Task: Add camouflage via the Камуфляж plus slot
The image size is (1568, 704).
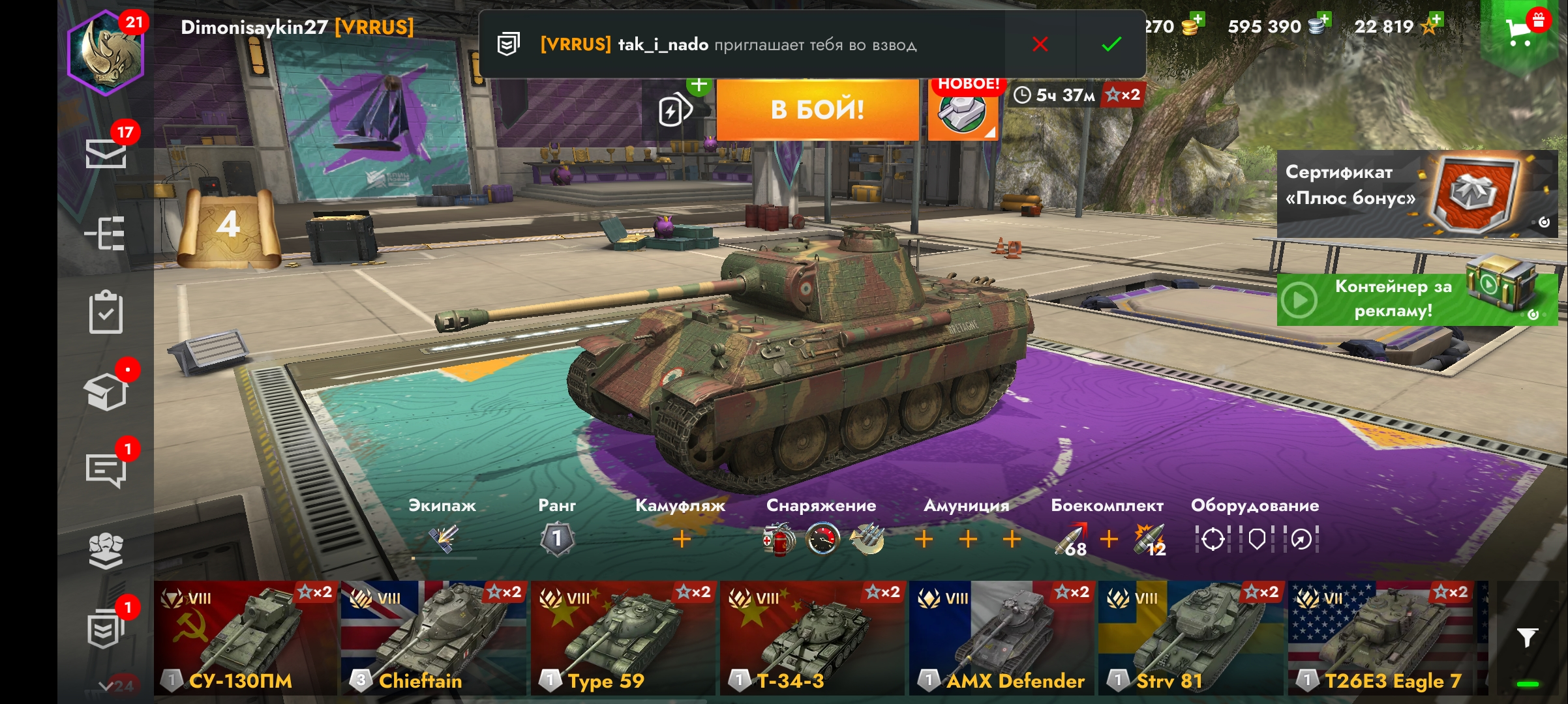Action: point(682,539)
